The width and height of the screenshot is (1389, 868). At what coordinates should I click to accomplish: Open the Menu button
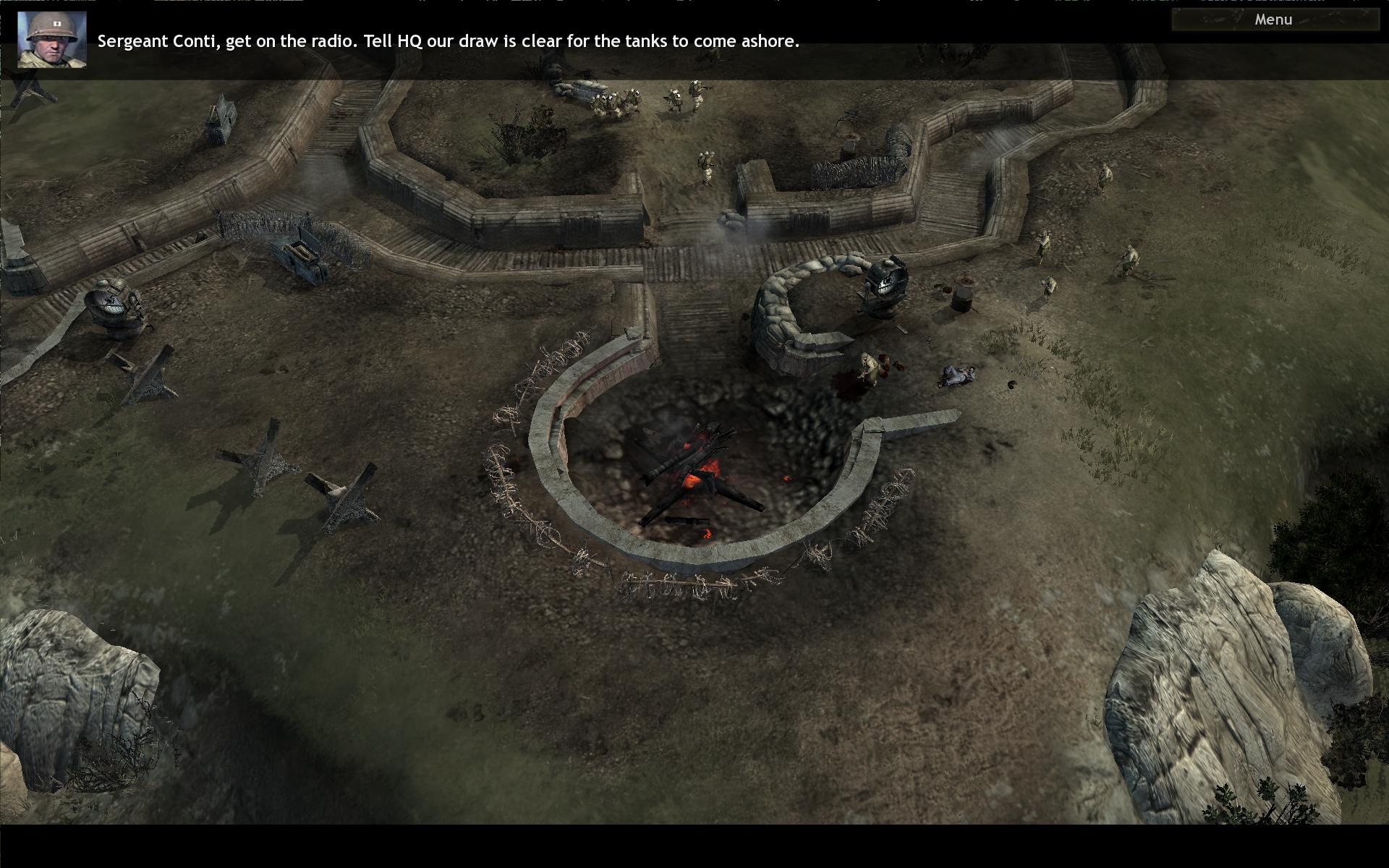tap(1273, 20)
